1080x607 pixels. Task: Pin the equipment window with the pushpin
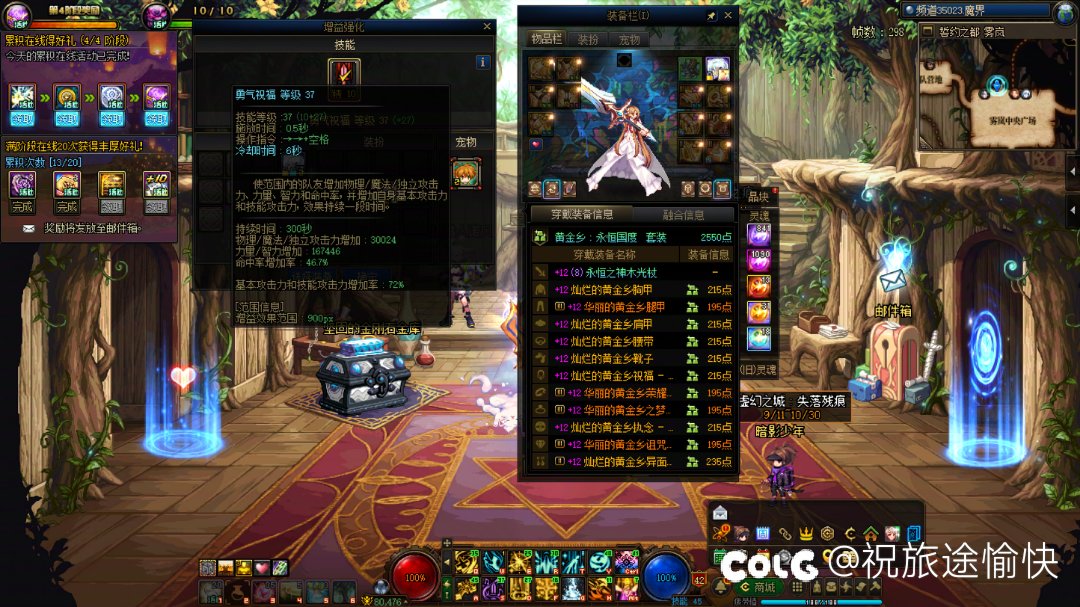711,16
